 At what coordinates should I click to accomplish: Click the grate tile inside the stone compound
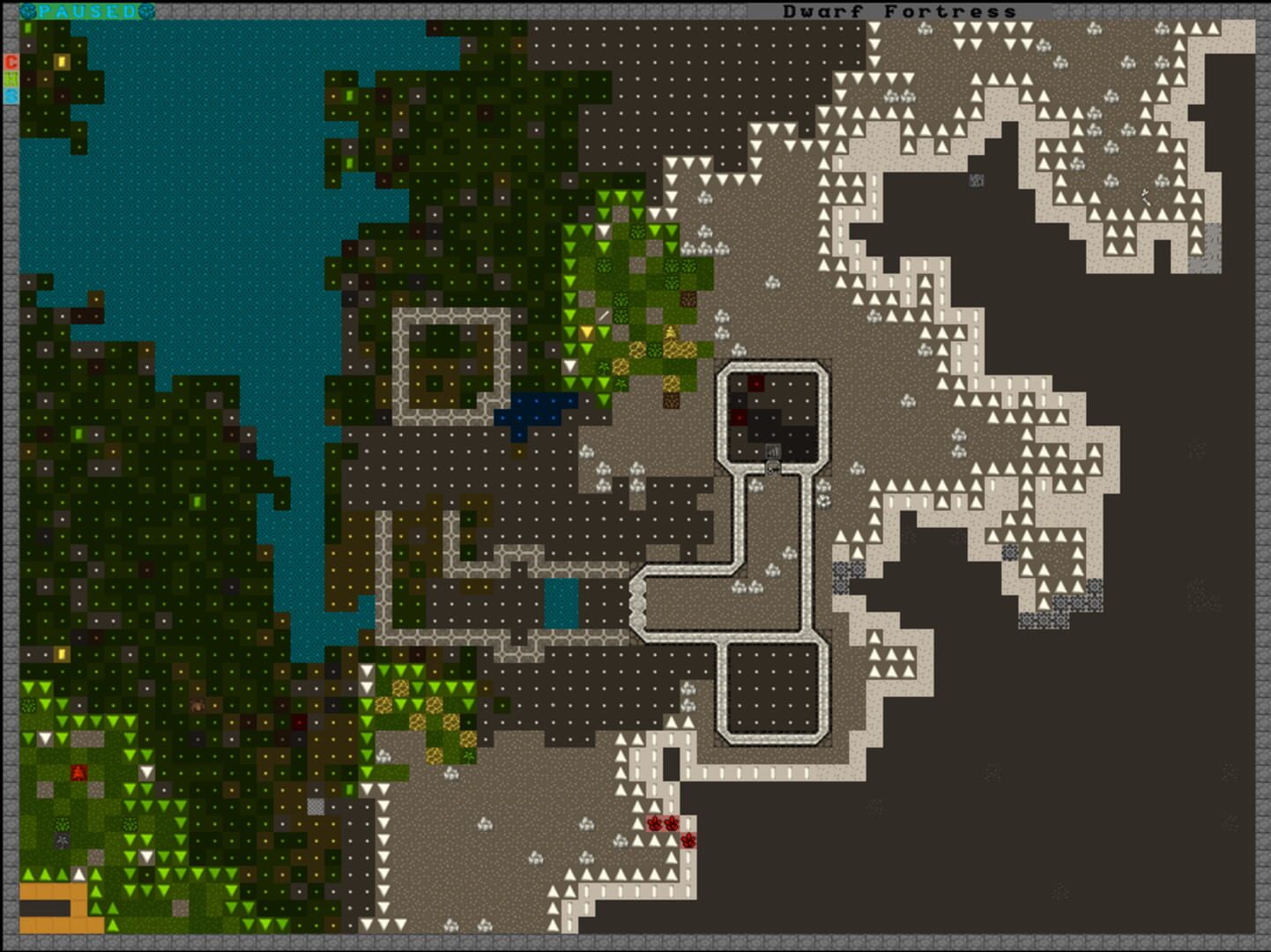pyautogui.click(x=773, y=450)
